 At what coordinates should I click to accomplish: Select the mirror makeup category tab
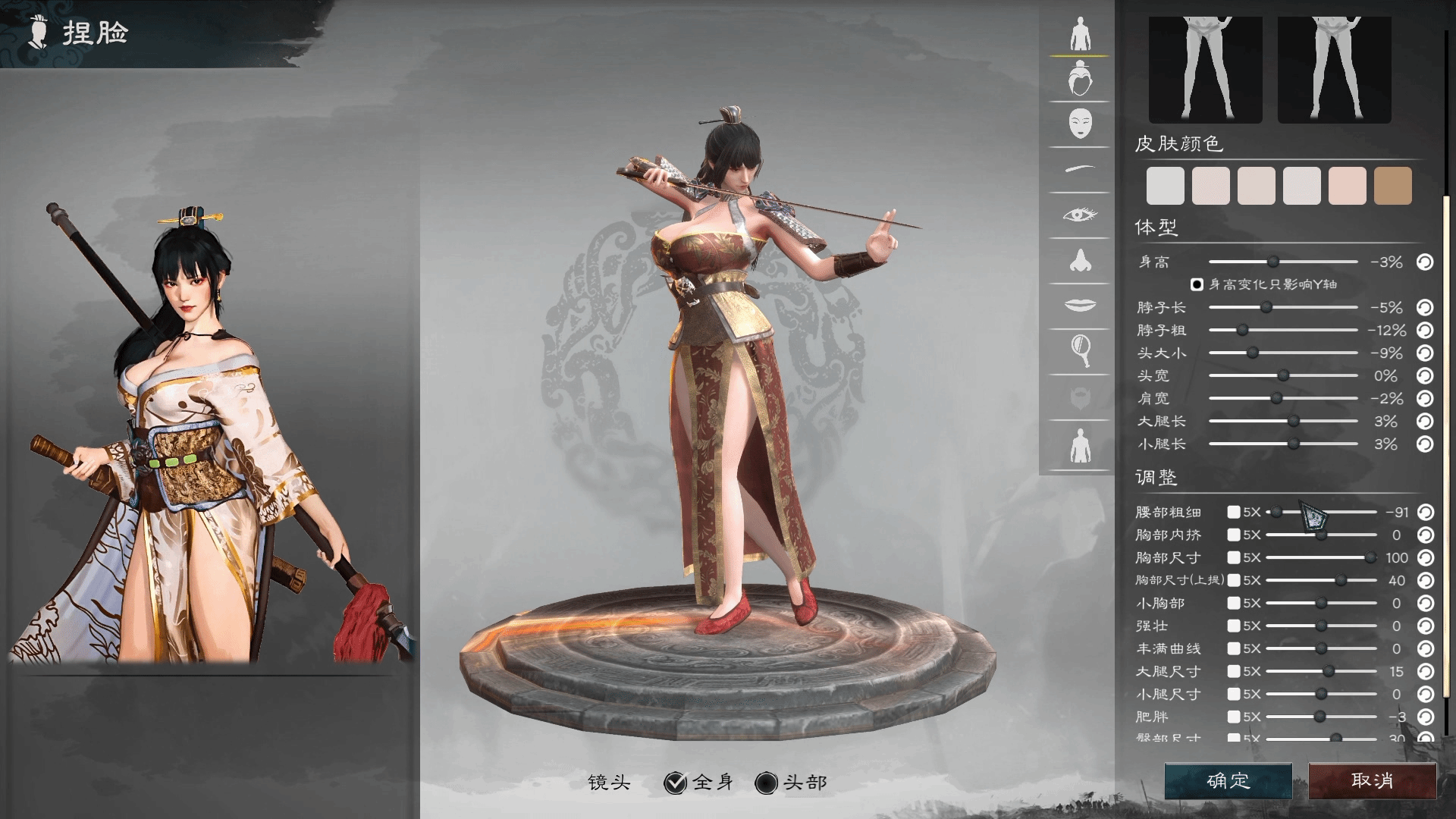(x=1080, y=350)
